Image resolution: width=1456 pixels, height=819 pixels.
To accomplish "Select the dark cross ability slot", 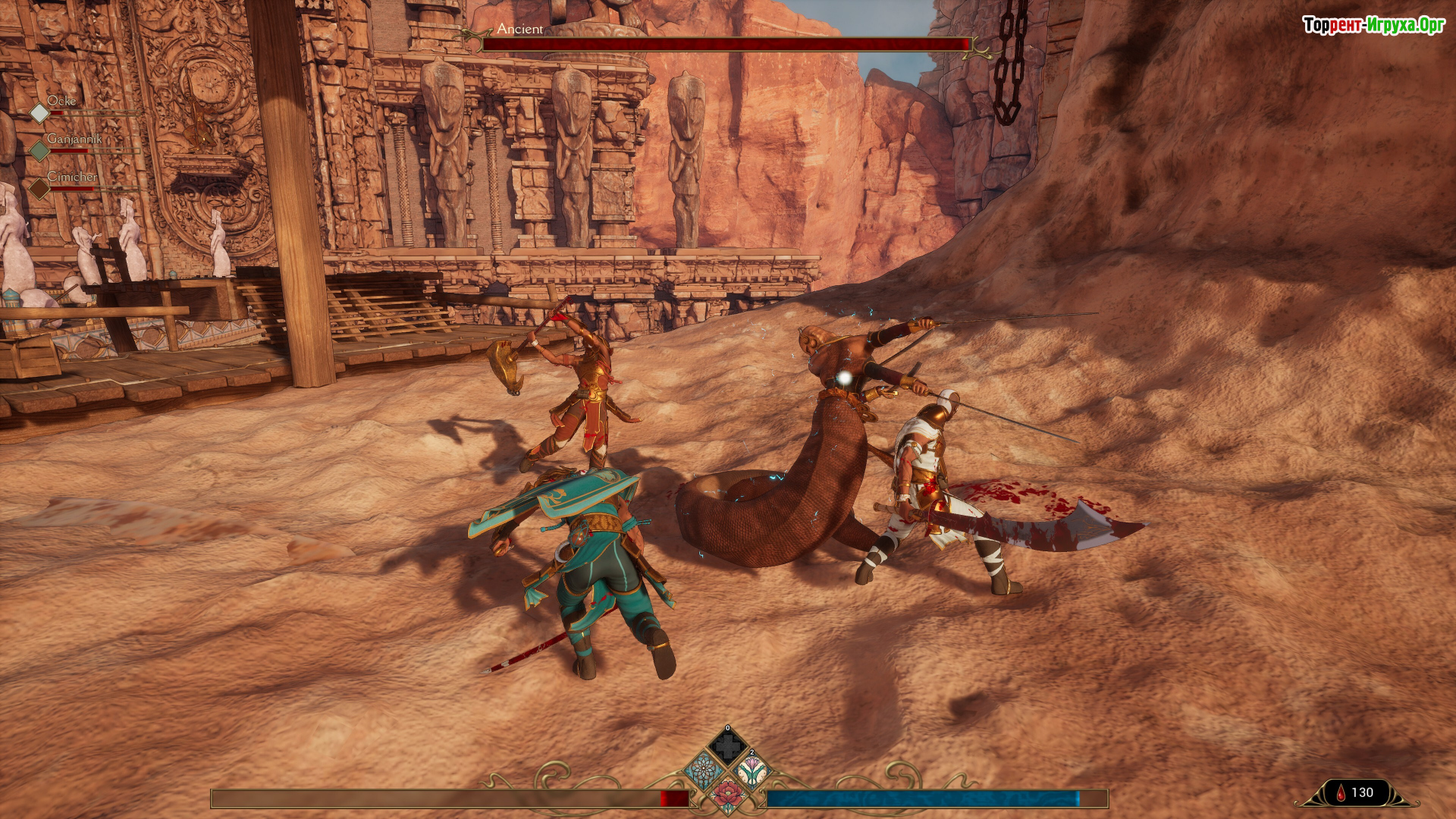I will click(x=727, y=747).
